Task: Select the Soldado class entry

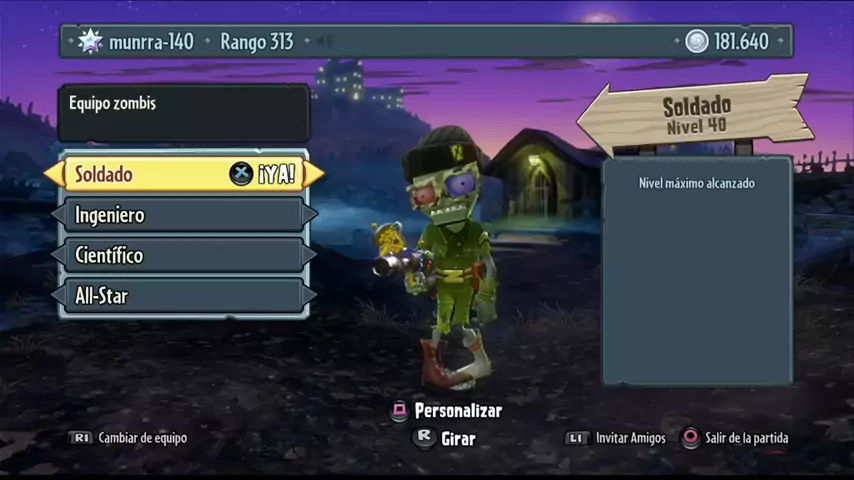Action: coord(184,174)
